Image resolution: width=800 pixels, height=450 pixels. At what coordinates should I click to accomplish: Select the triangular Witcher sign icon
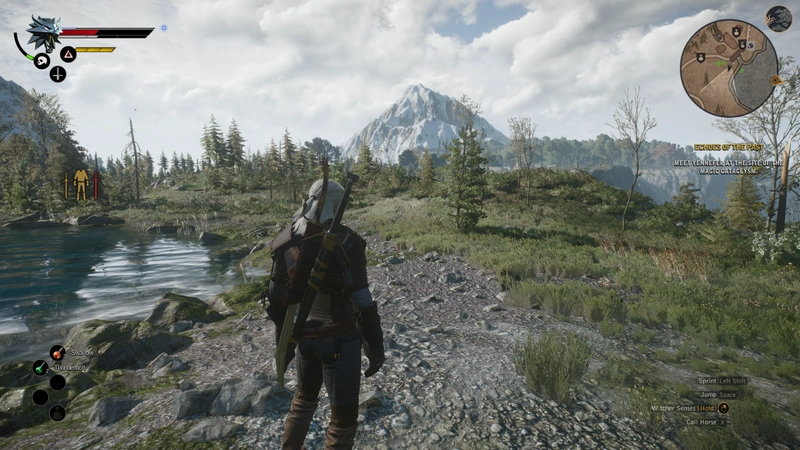(x=68, y=54)
